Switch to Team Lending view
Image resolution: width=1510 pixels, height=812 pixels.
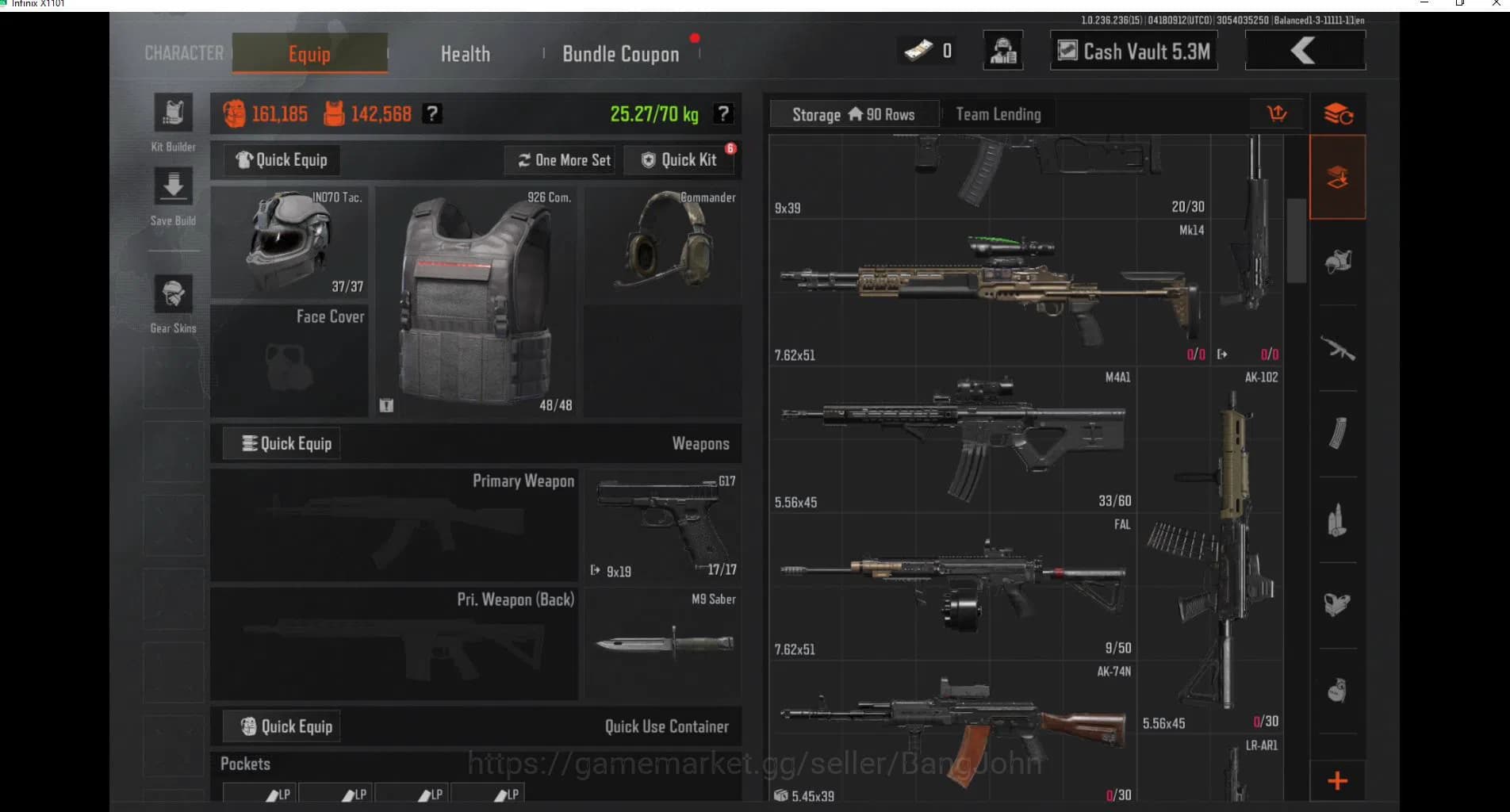(x=998, y=114)
